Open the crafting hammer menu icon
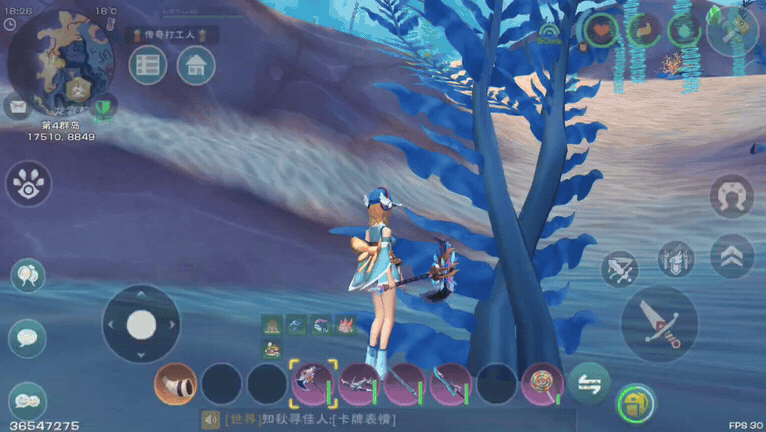The image size is (766, 432). click(x=732, y=30)
